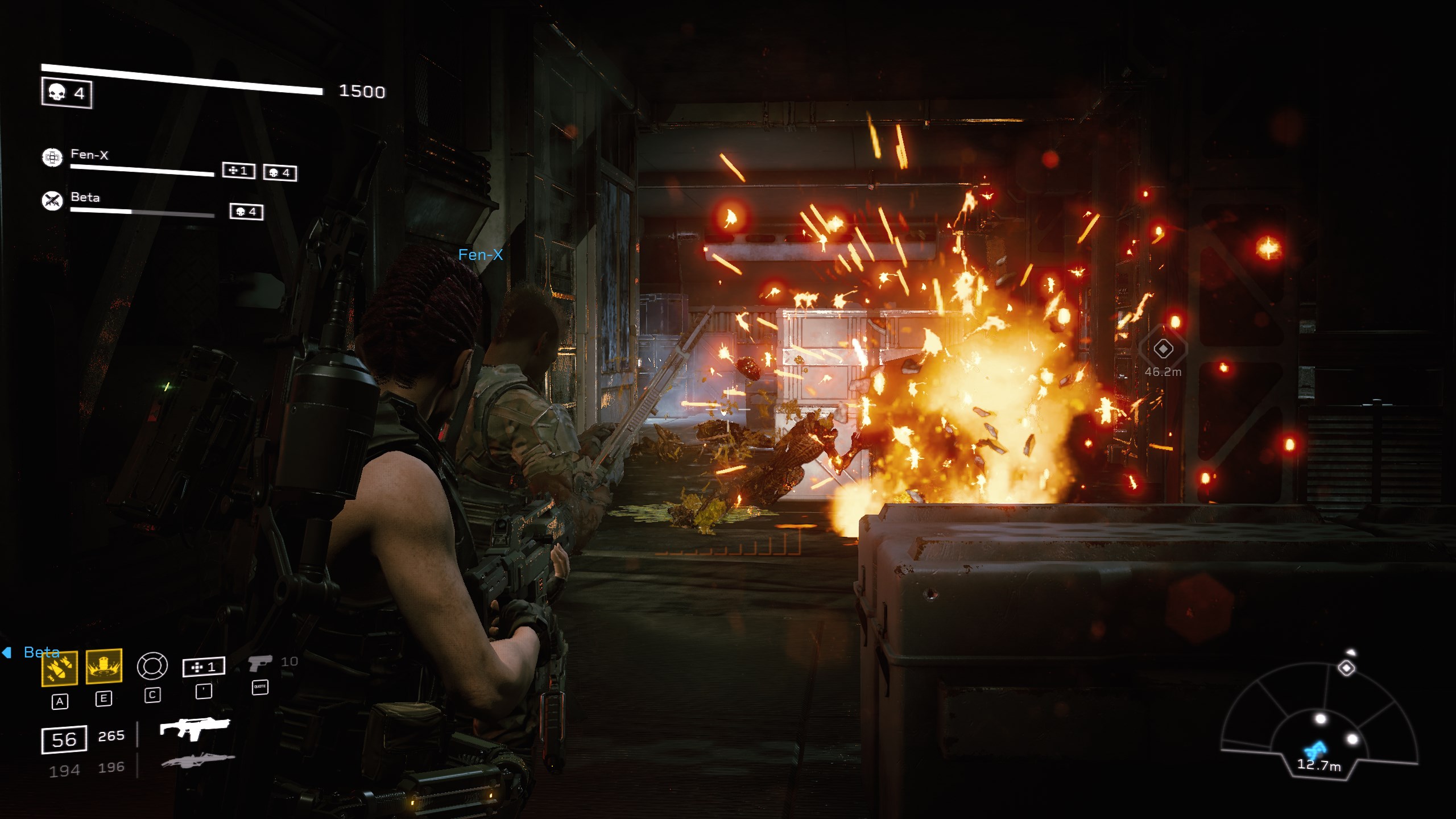Image resolution: width=1456 pixels, height=819 pixels.
Task: Click the objective waypoint diamond marker showing 46.2m
Action: coord(1163,349)
